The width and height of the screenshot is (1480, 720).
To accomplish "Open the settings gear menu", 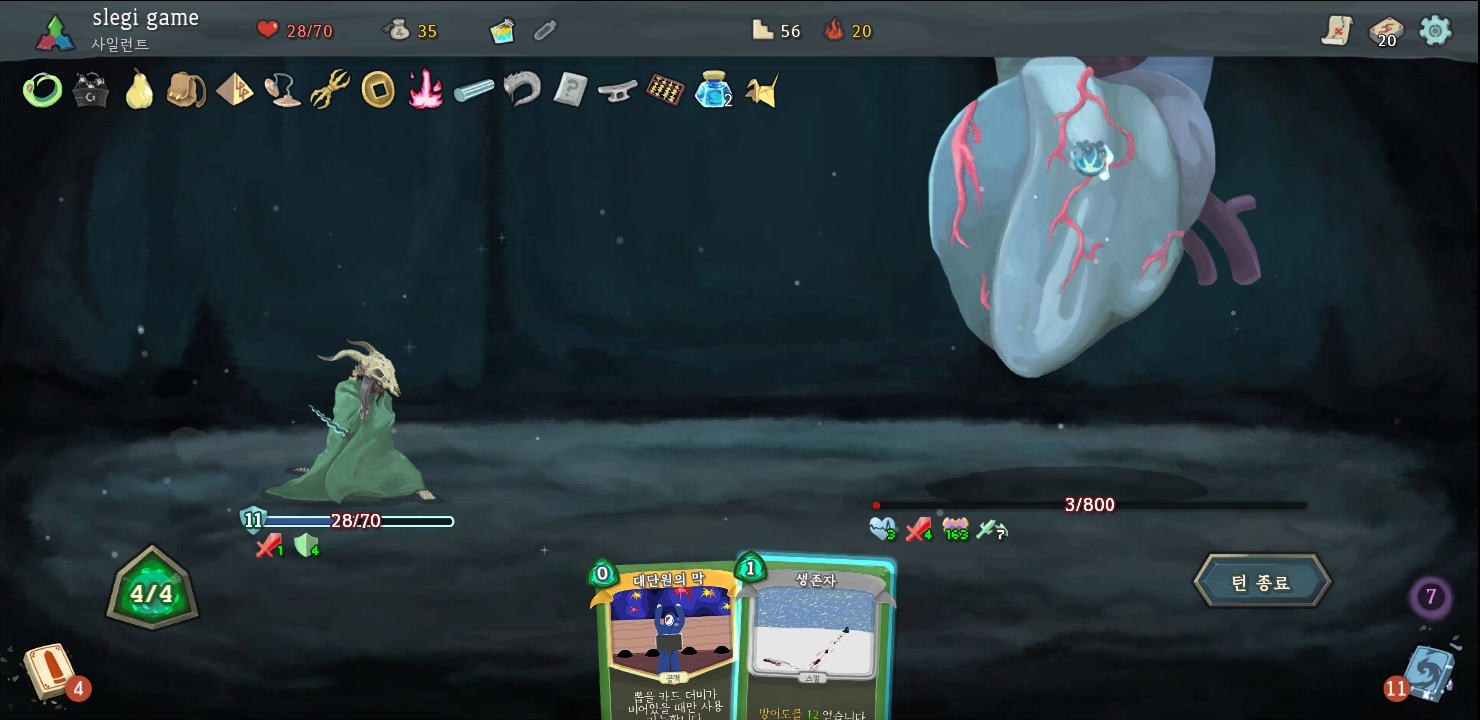I will pos(1435,30).
